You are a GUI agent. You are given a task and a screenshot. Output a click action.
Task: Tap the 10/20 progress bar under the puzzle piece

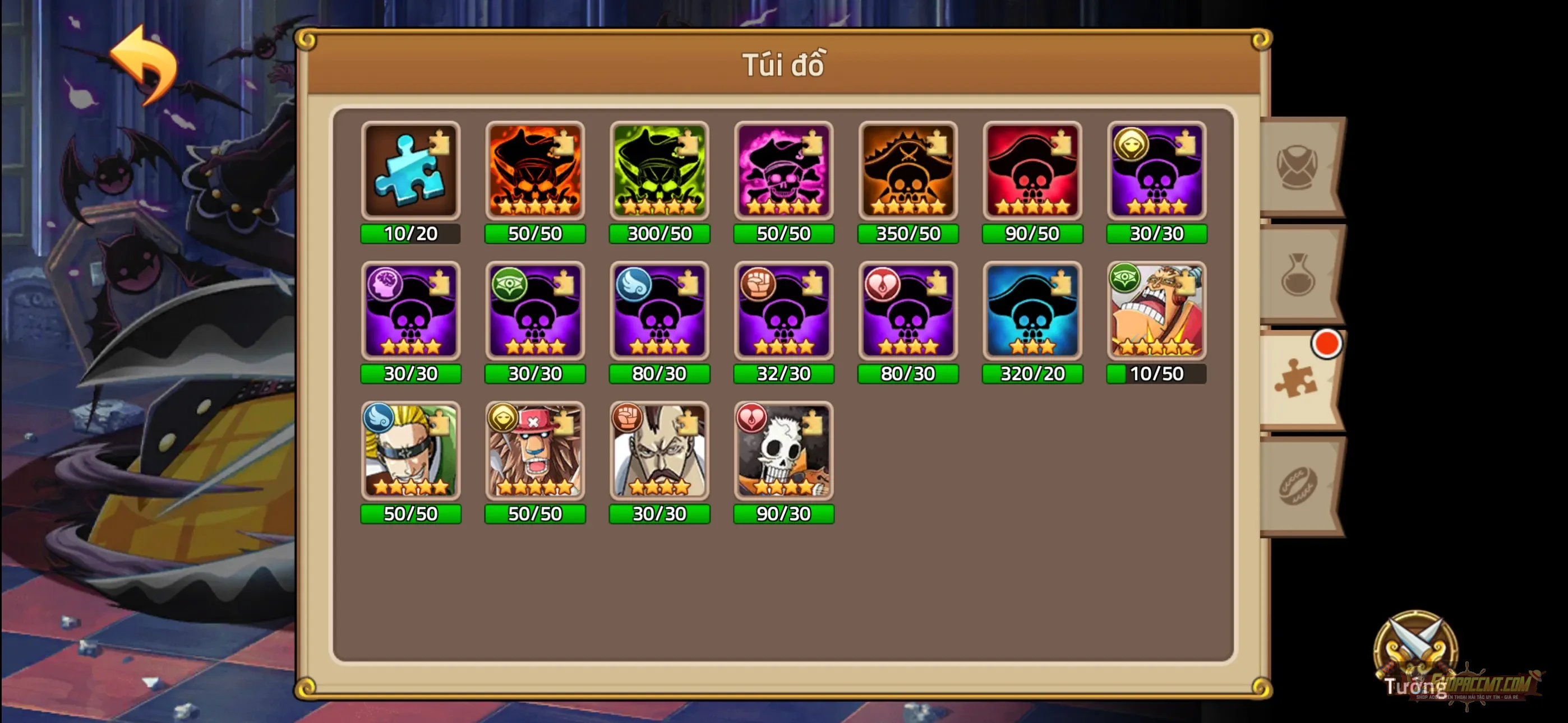[x=411, y=233]
